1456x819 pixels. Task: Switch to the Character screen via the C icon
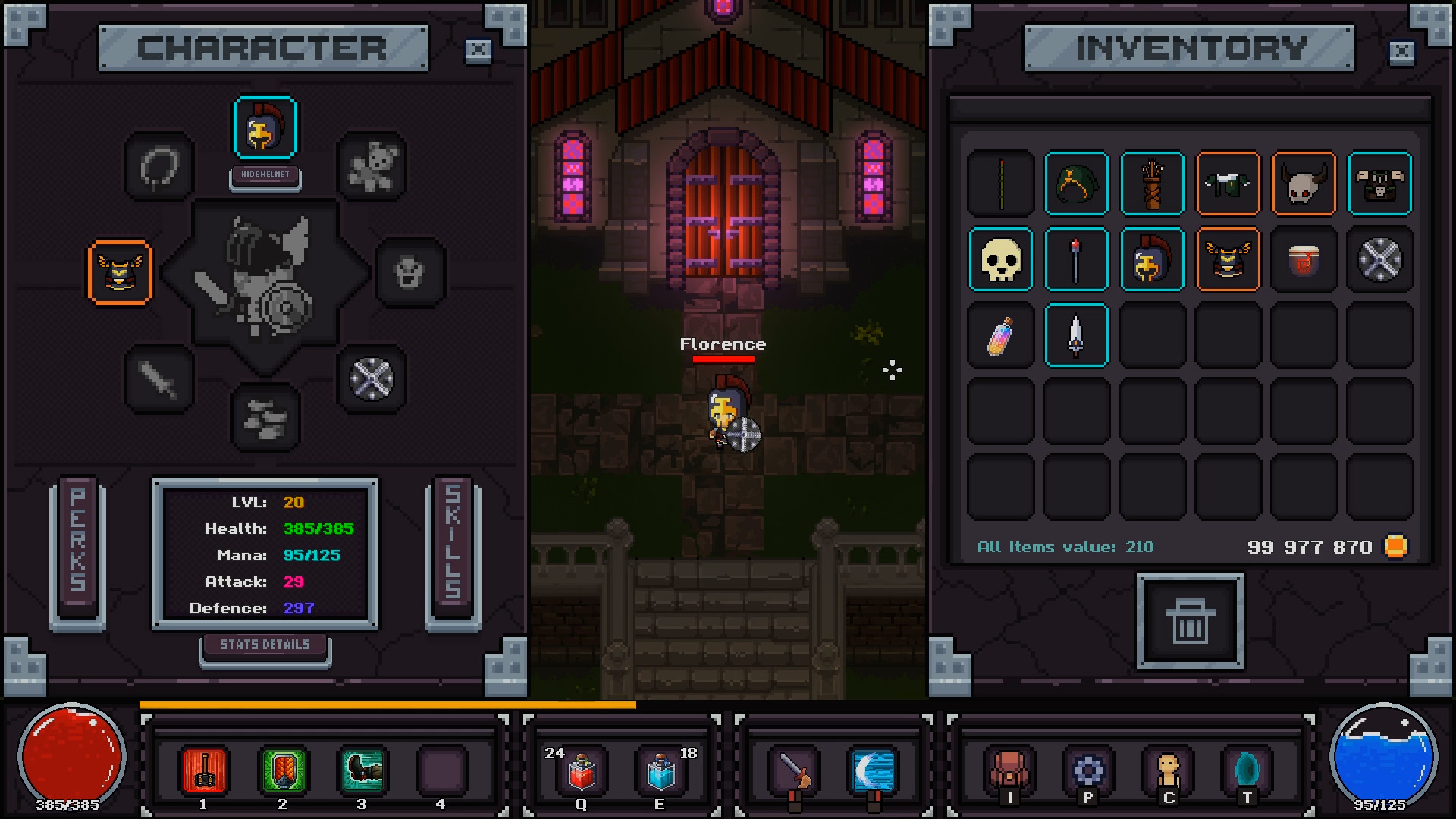[1168, 770]
